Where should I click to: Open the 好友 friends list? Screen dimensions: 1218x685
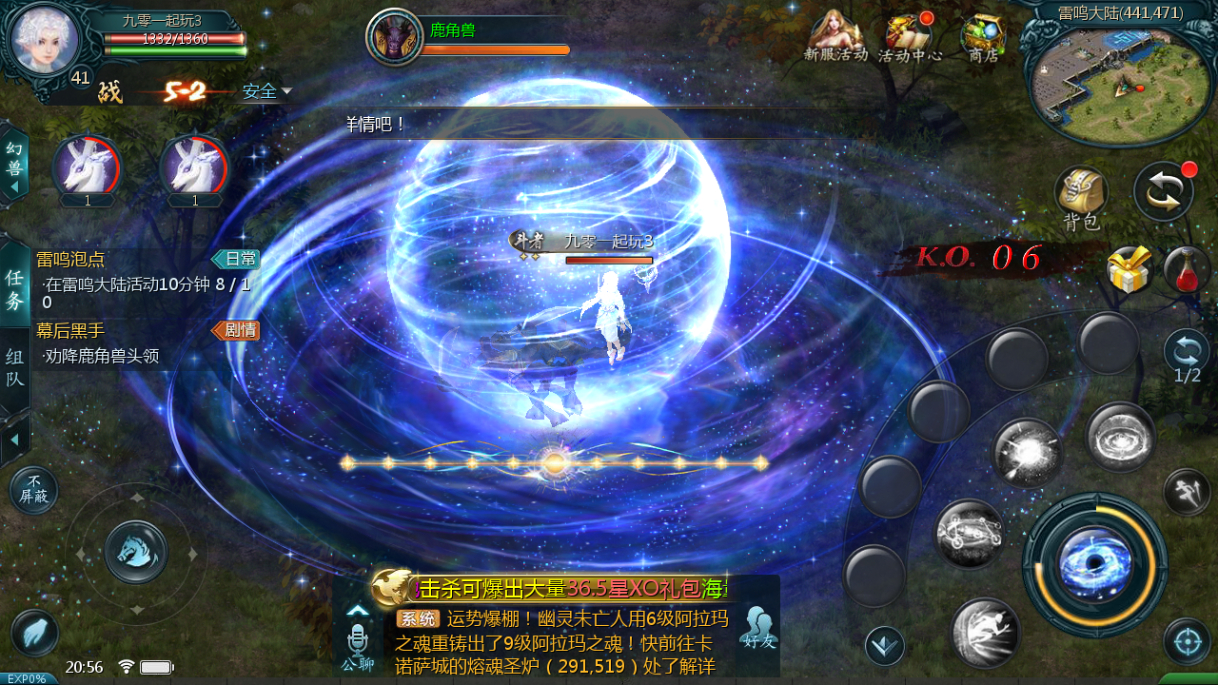click(759, 628)
